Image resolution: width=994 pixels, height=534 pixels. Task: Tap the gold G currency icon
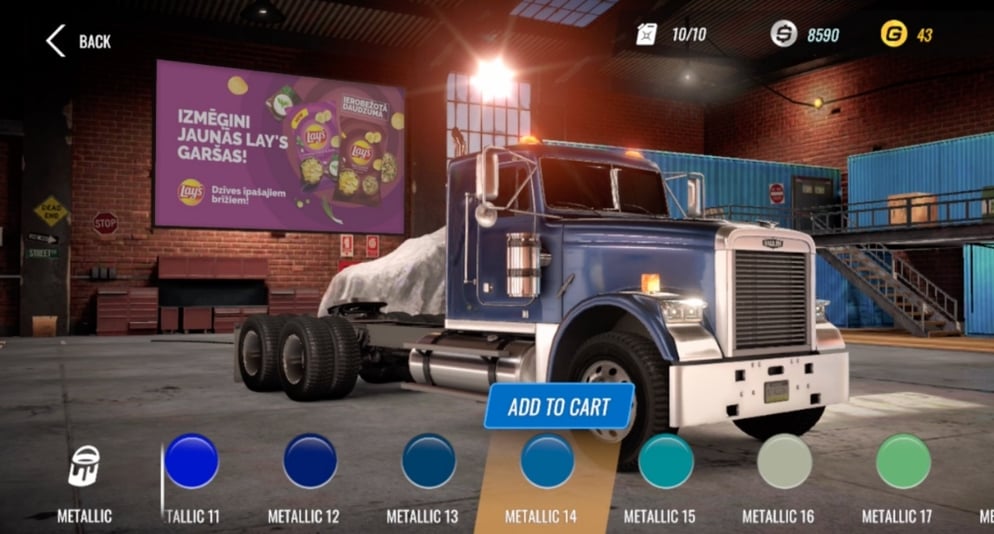click(x=893, y=35)
